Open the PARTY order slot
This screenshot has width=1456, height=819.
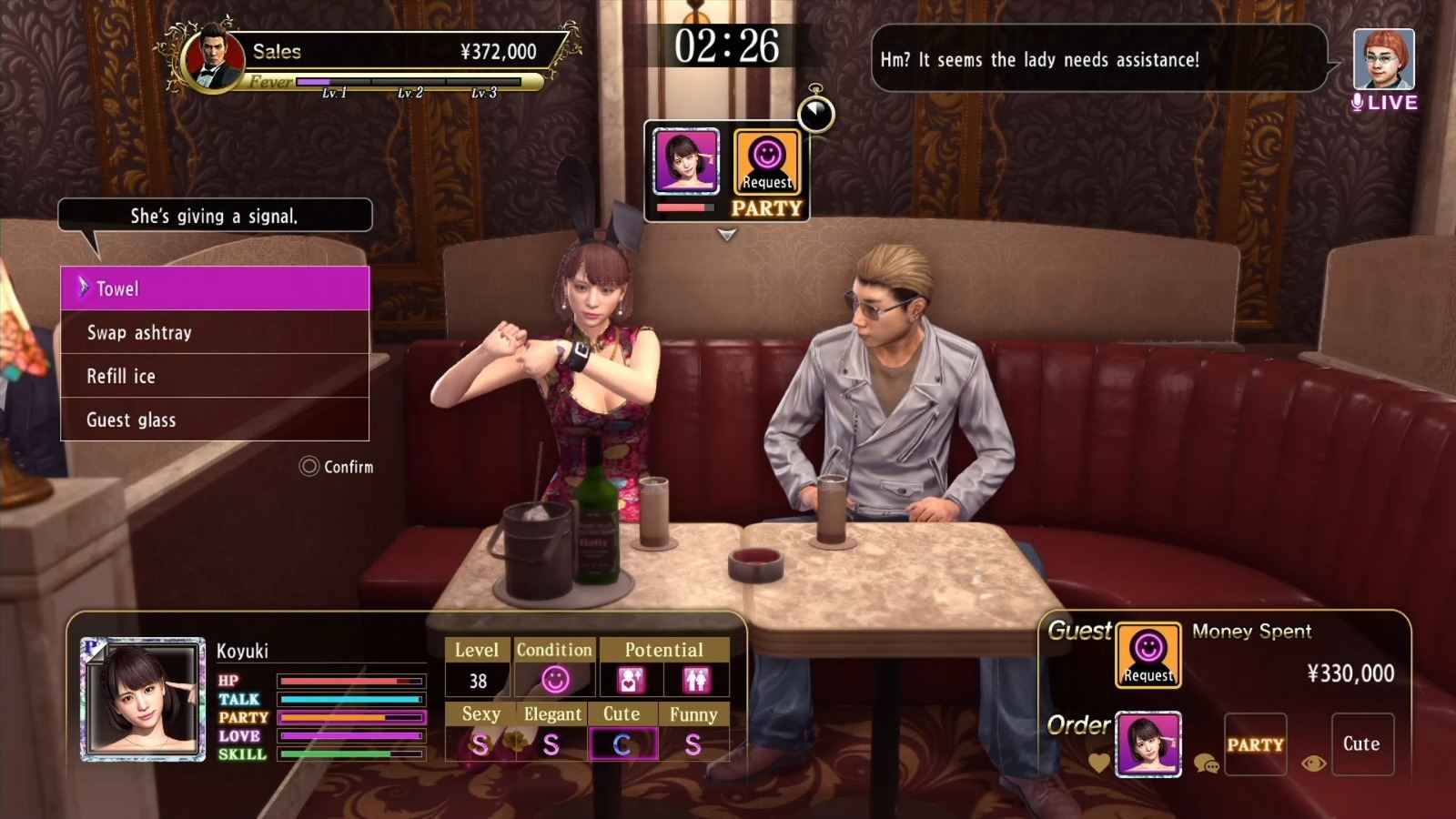(x=1257, y=744)
